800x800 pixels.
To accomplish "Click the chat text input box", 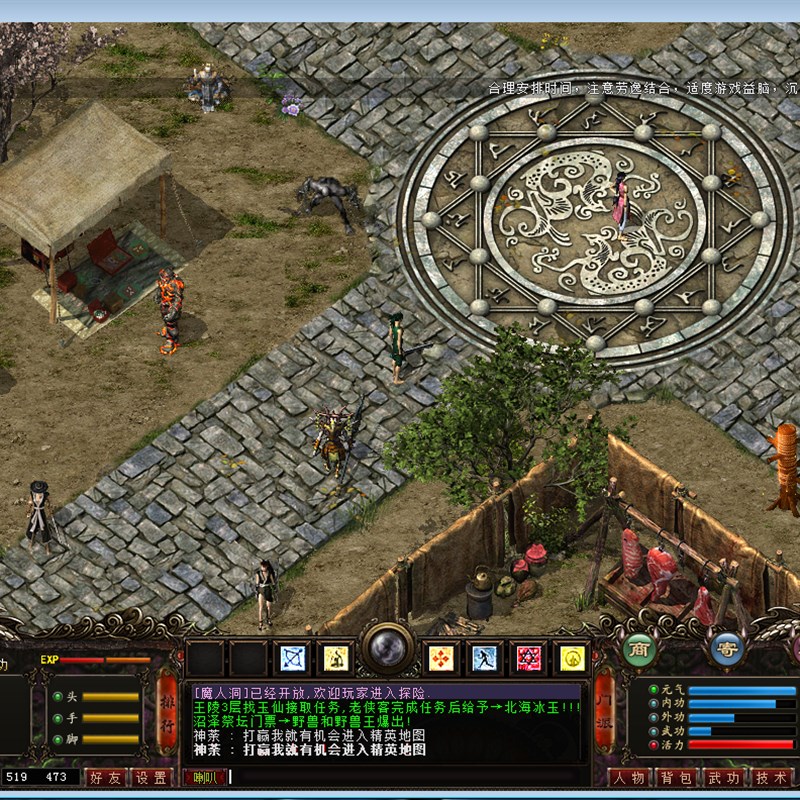I will (400, 777).
